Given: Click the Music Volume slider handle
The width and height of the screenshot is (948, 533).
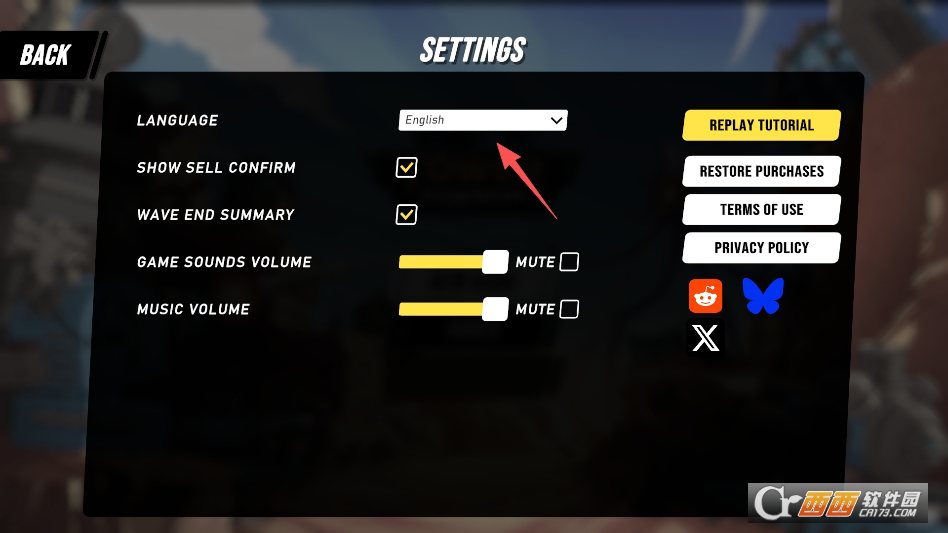Looking at the screenshot, I should pos(495,309).
